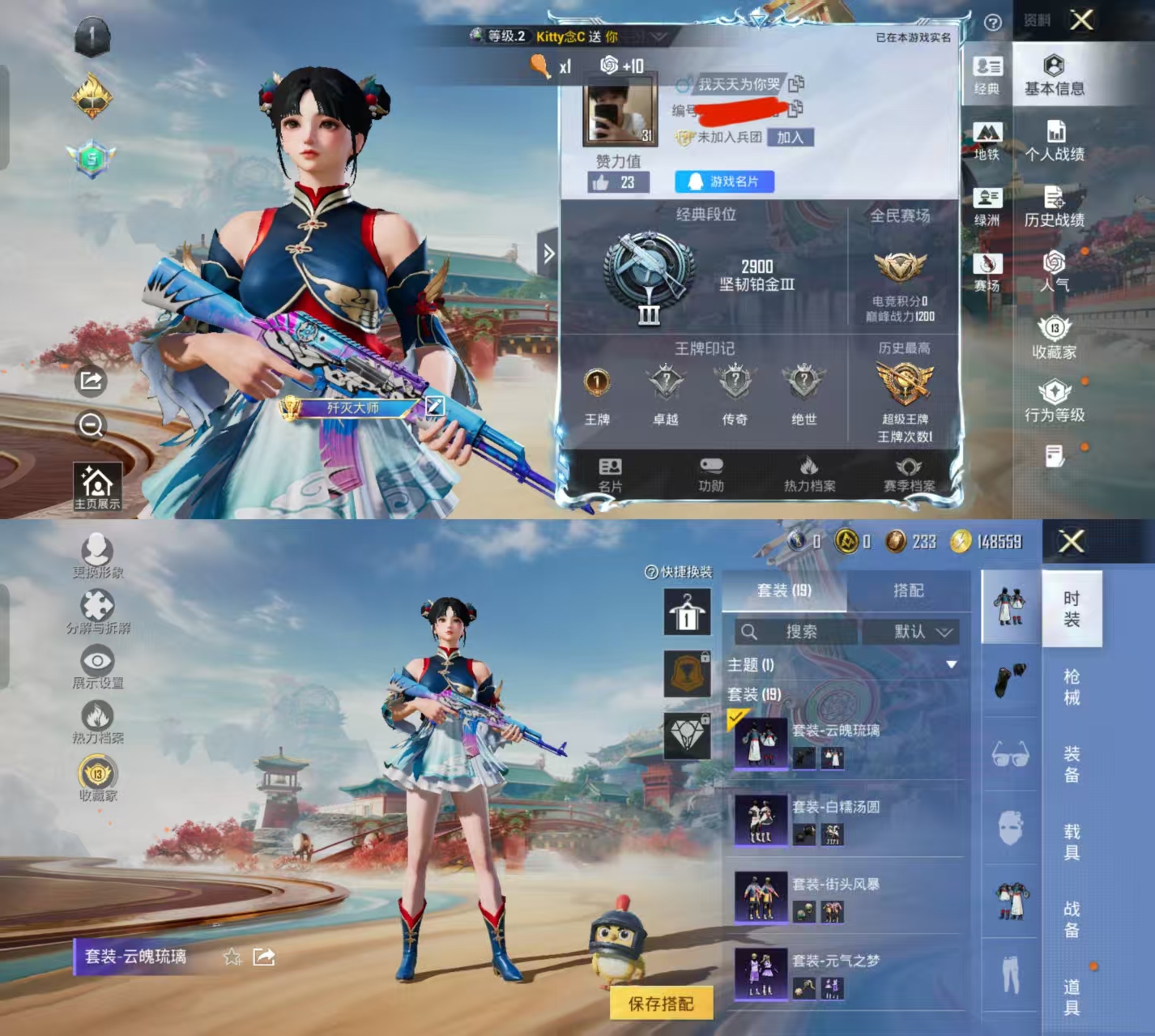The width and height of the screenshot is (1155, 1036).
Task: Open the 收藏家 collector page in side menu
Action: click(x=1054, y=339)
